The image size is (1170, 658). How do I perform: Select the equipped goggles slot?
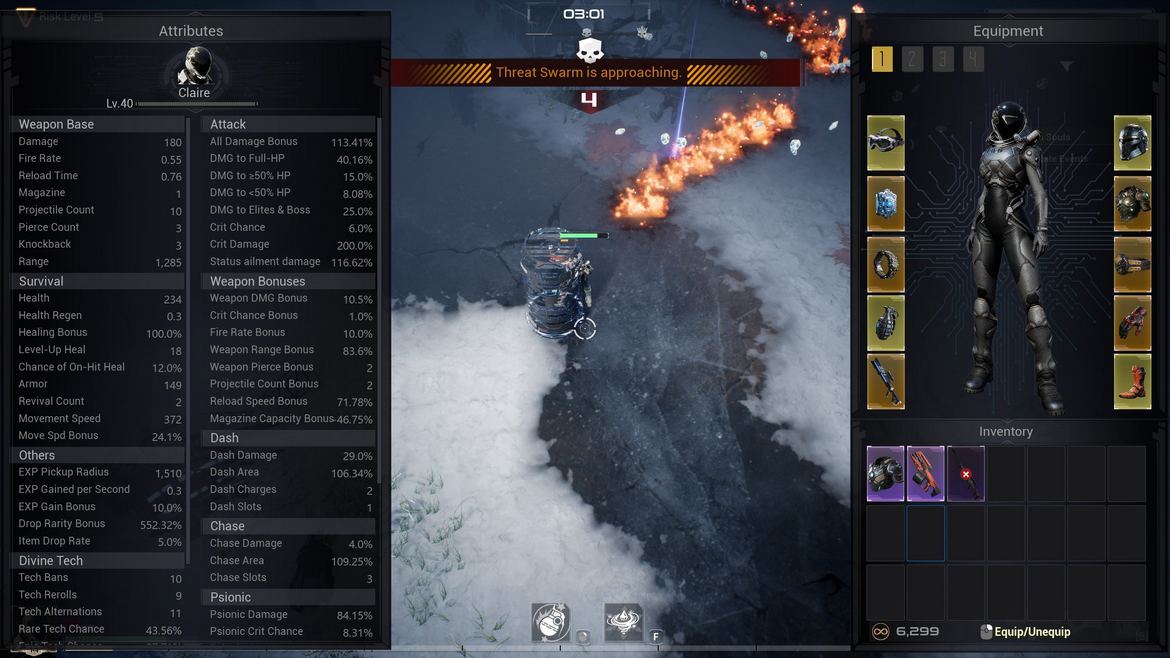tap(886, 144)
